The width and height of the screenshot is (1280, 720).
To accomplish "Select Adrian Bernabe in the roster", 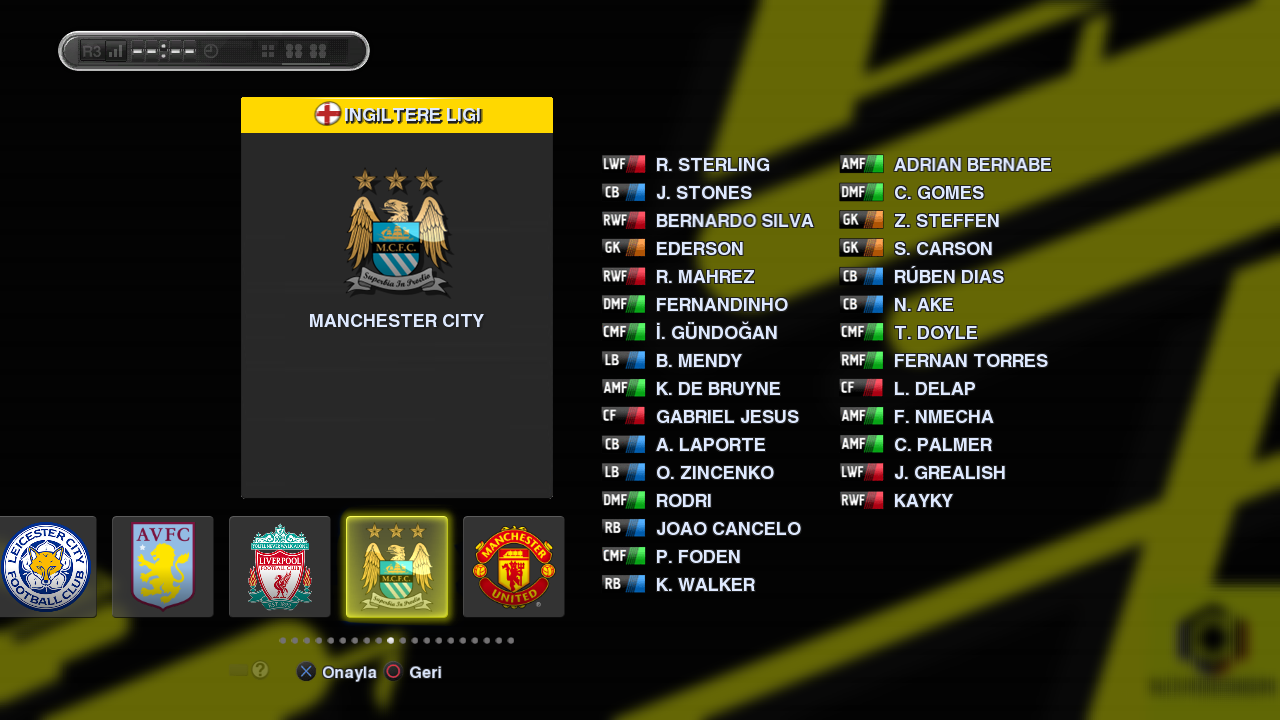I will click(x=972, y=165).
